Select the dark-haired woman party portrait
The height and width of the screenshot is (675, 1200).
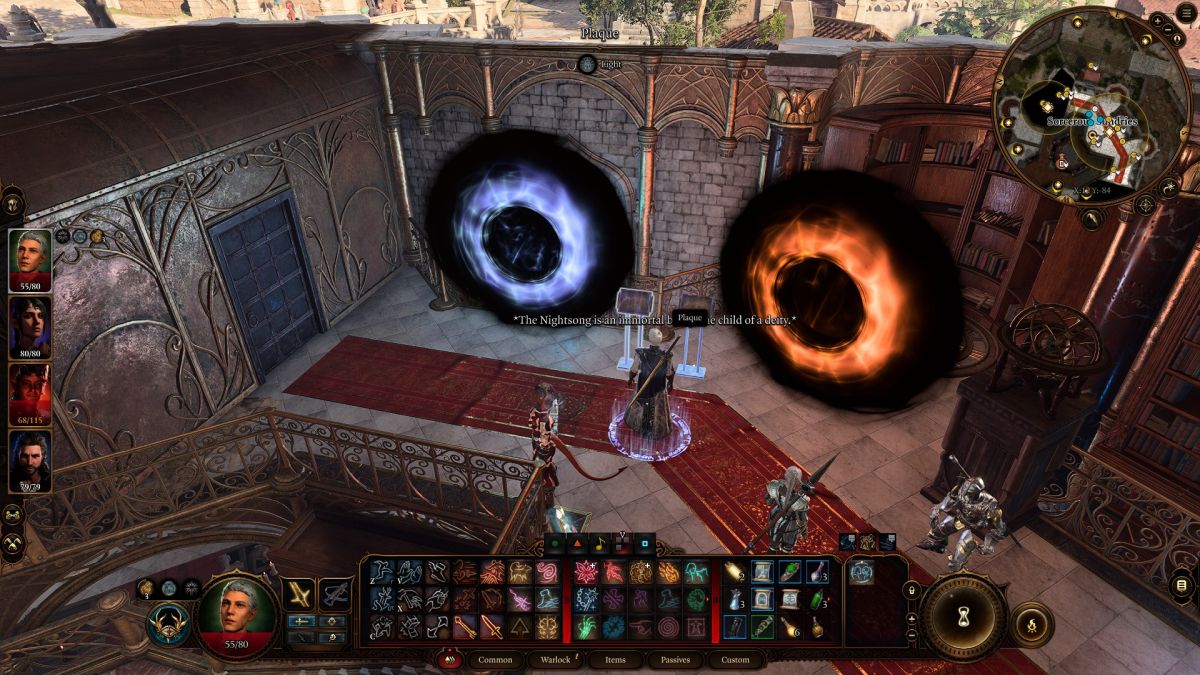pyautogui.click(x=30, y=323)
